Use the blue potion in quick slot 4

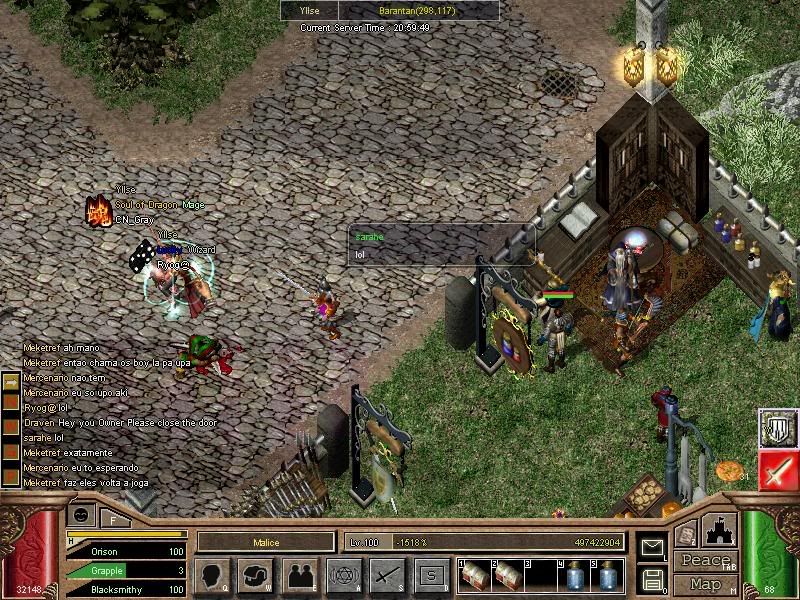[x=574, y=576]
